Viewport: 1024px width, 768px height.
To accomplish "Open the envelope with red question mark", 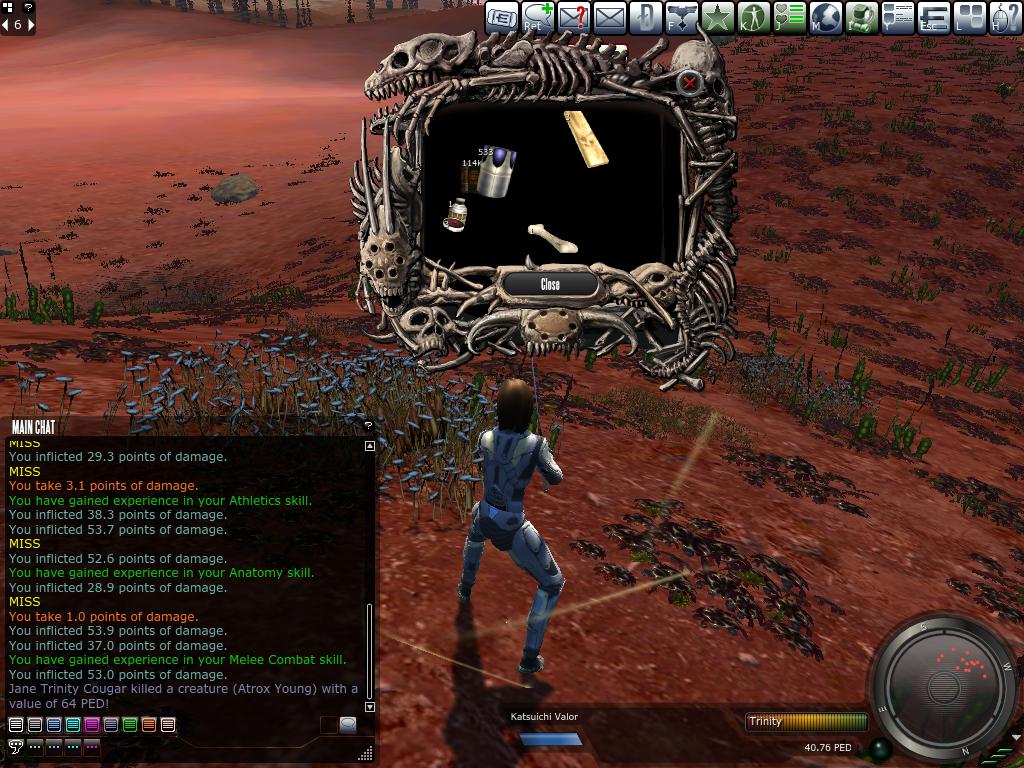I will (574, 18).
